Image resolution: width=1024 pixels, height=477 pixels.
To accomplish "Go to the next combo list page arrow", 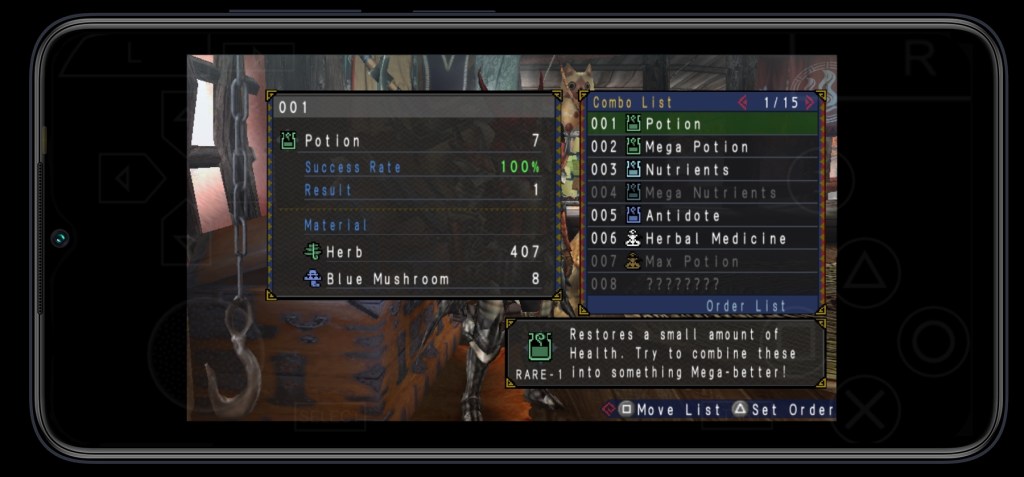I will 809,102.
